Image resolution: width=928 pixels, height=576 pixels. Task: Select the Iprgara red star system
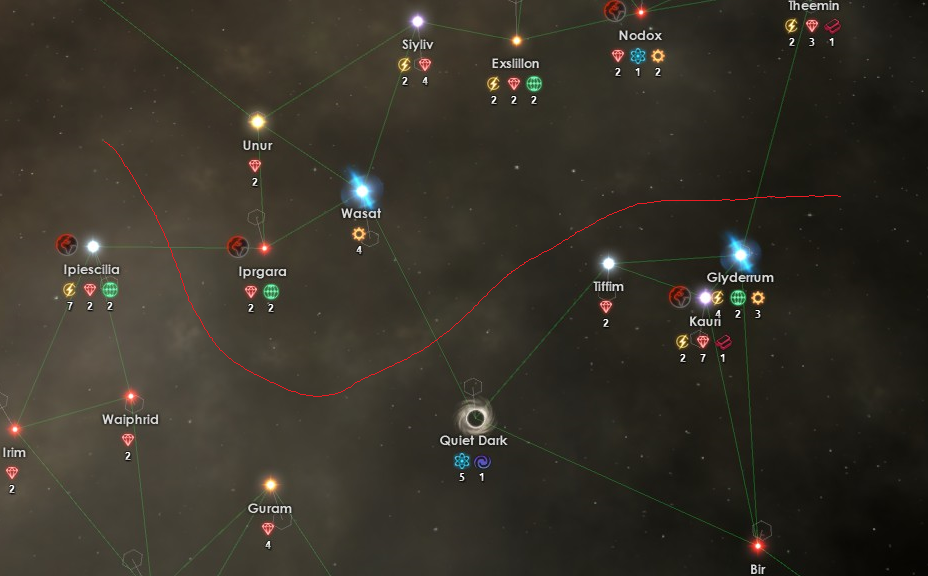(x=265, y=248)
